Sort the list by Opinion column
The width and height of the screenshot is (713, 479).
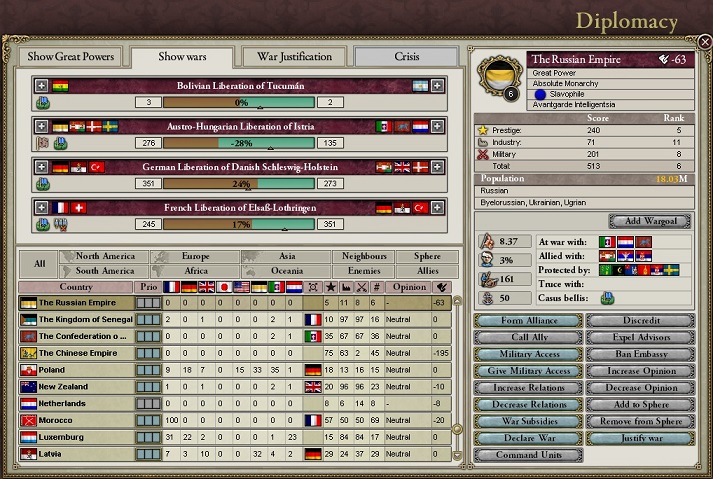tap(410, 287)
